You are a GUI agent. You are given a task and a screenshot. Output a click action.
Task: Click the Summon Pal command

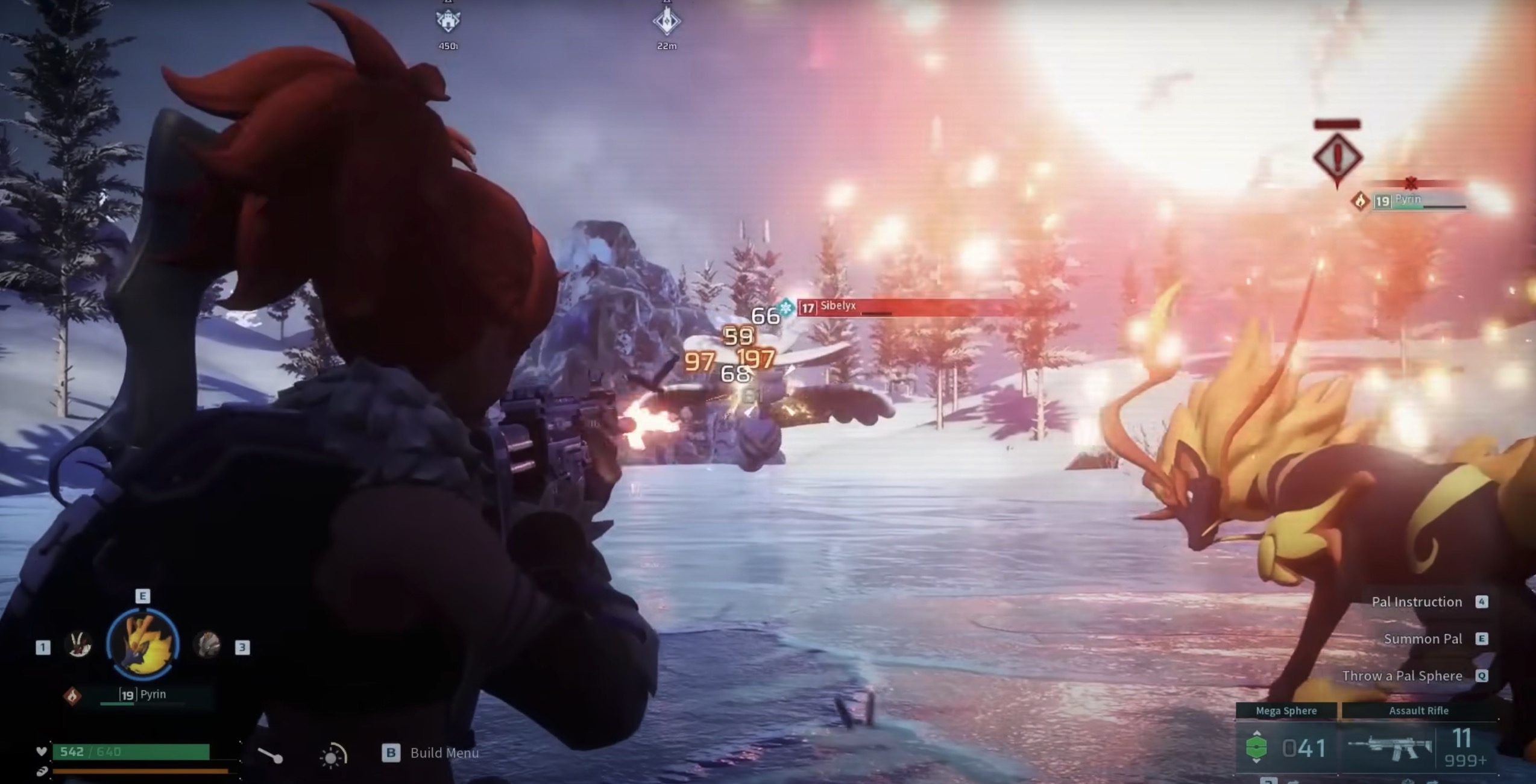point(1423,639)
